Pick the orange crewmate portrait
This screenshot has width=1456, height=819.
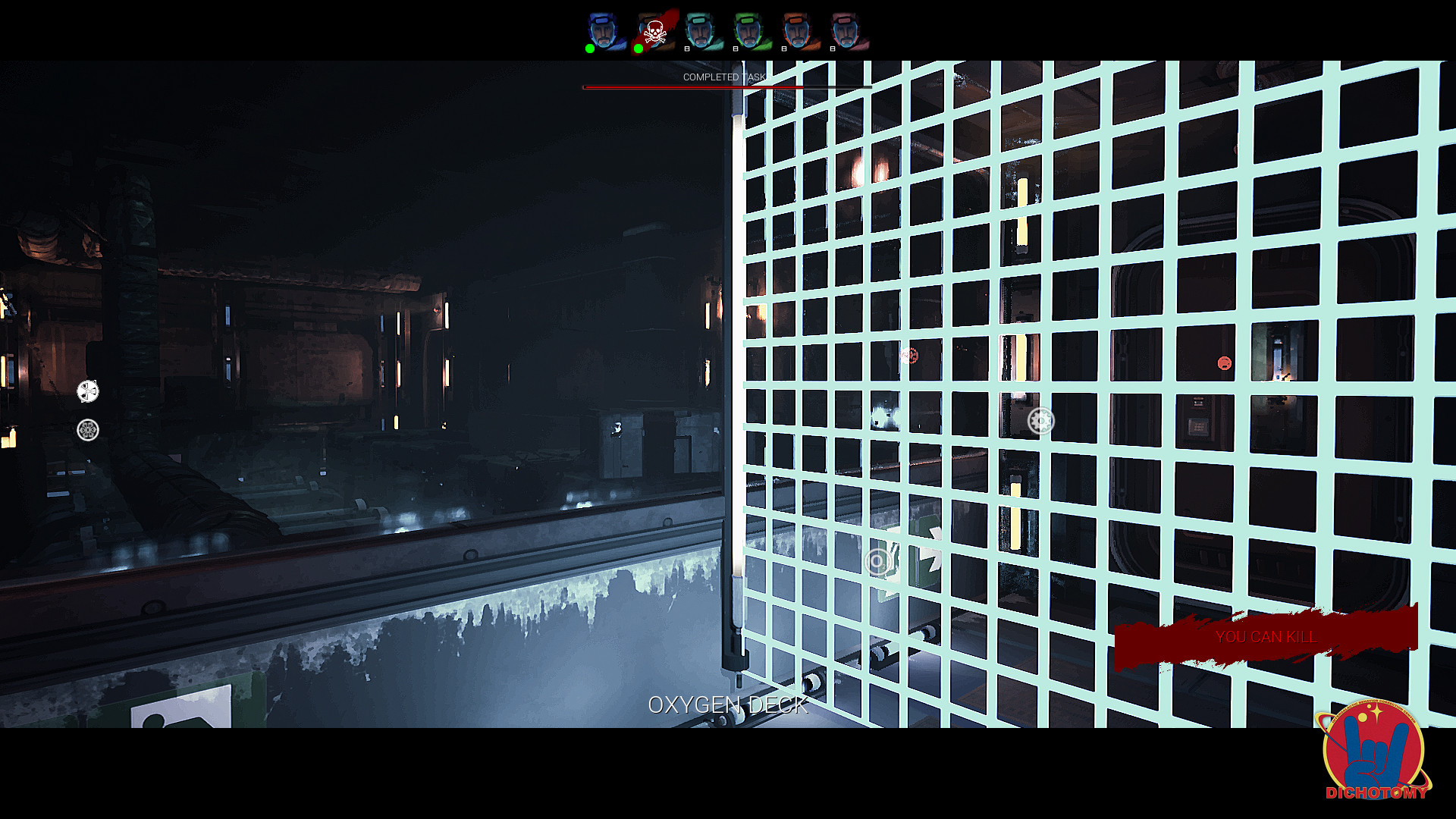pyautogui.click(x=797, y=32)
